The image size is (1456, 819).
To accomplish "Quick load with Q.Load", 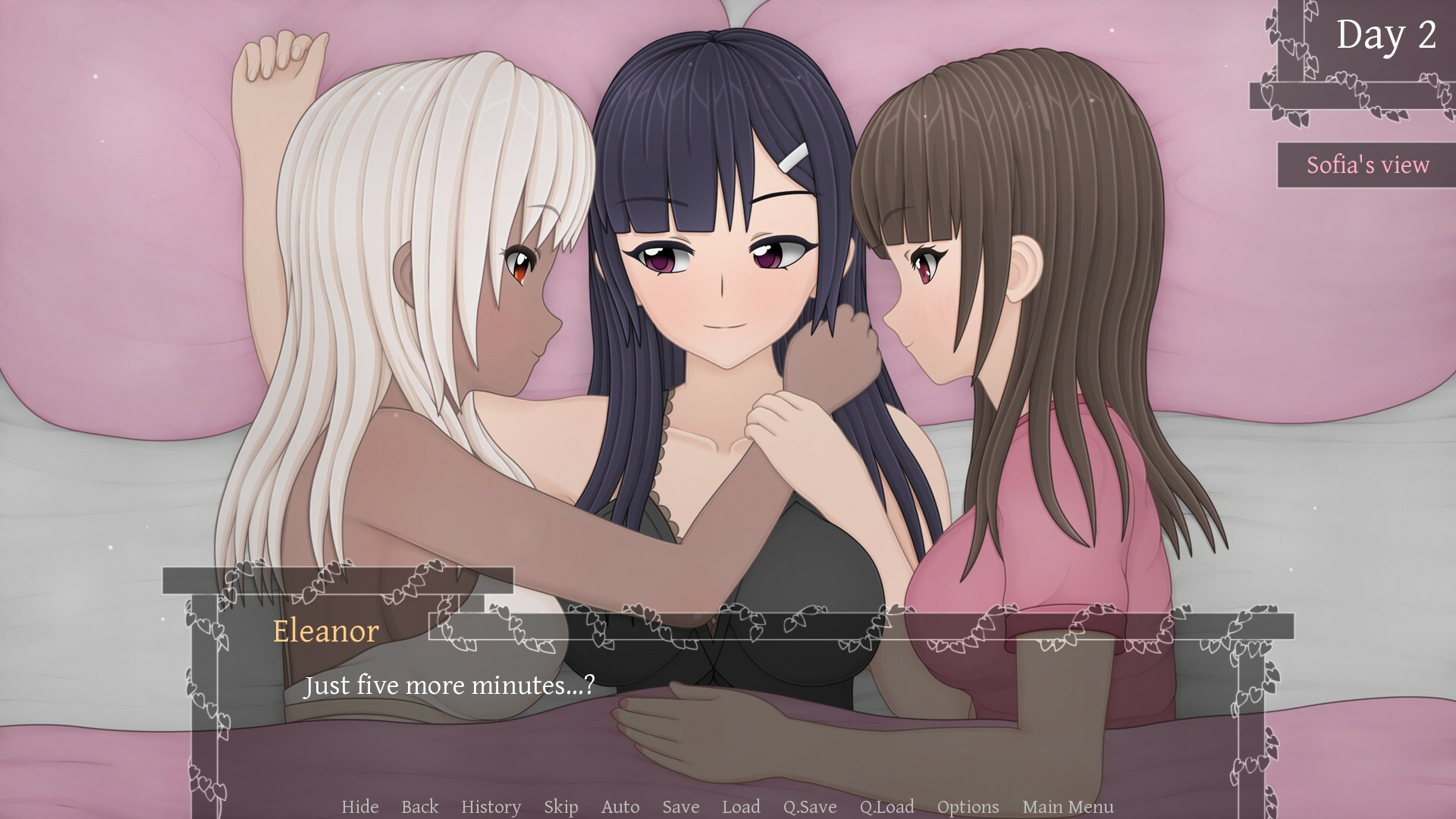I will coord(887,807).
